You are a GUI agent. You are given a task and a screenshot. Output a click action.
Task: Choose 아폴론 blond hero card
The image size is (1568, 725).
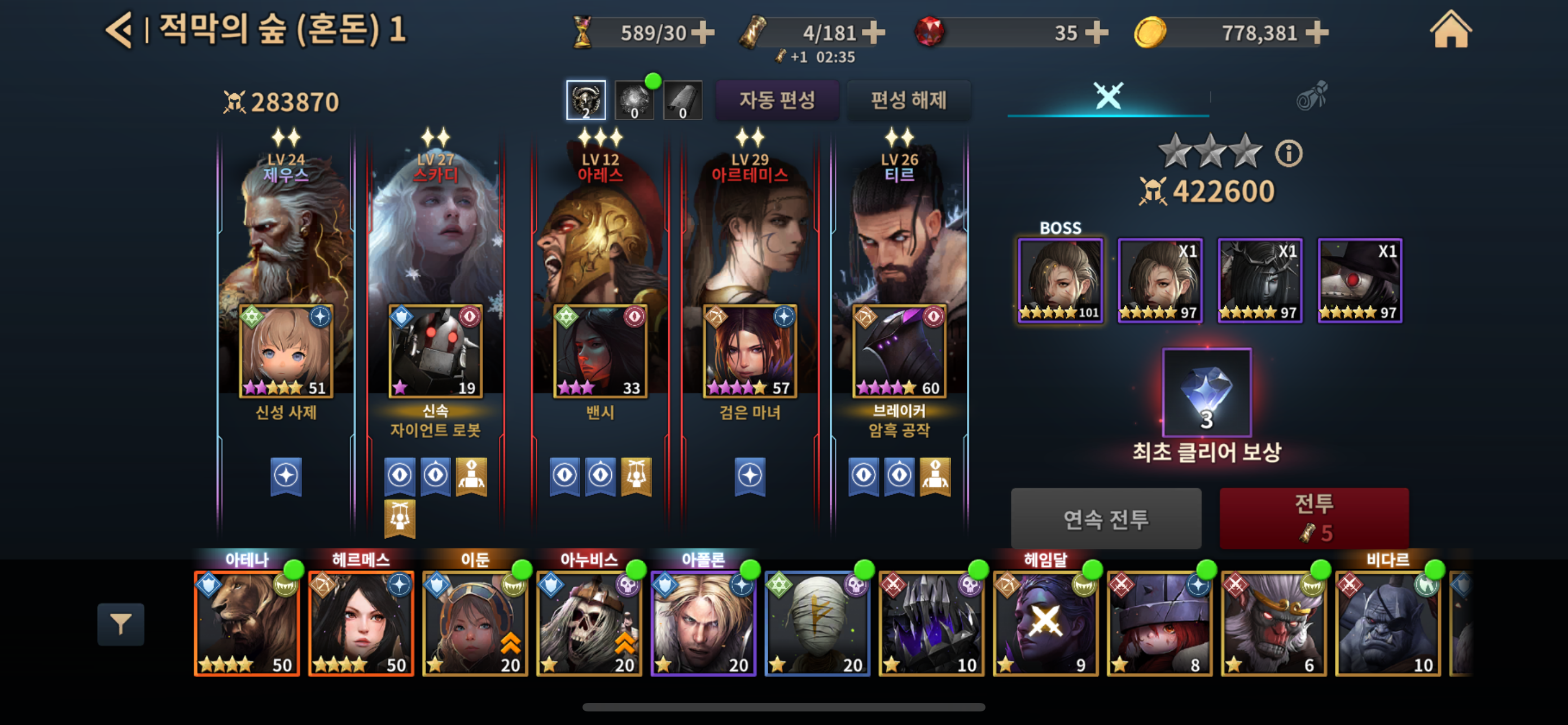[x=703, y=623]
